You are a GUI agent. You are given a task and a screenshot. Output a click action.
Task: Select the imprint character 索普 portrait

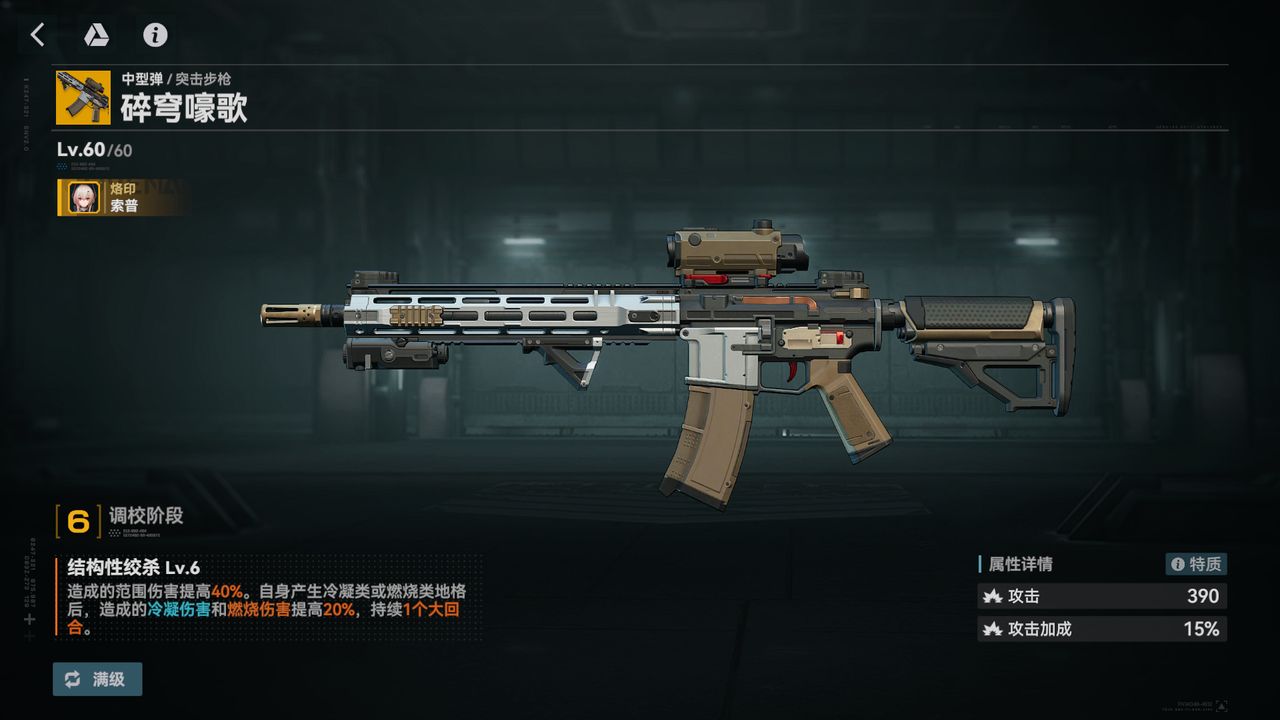(x=83, y=198)
